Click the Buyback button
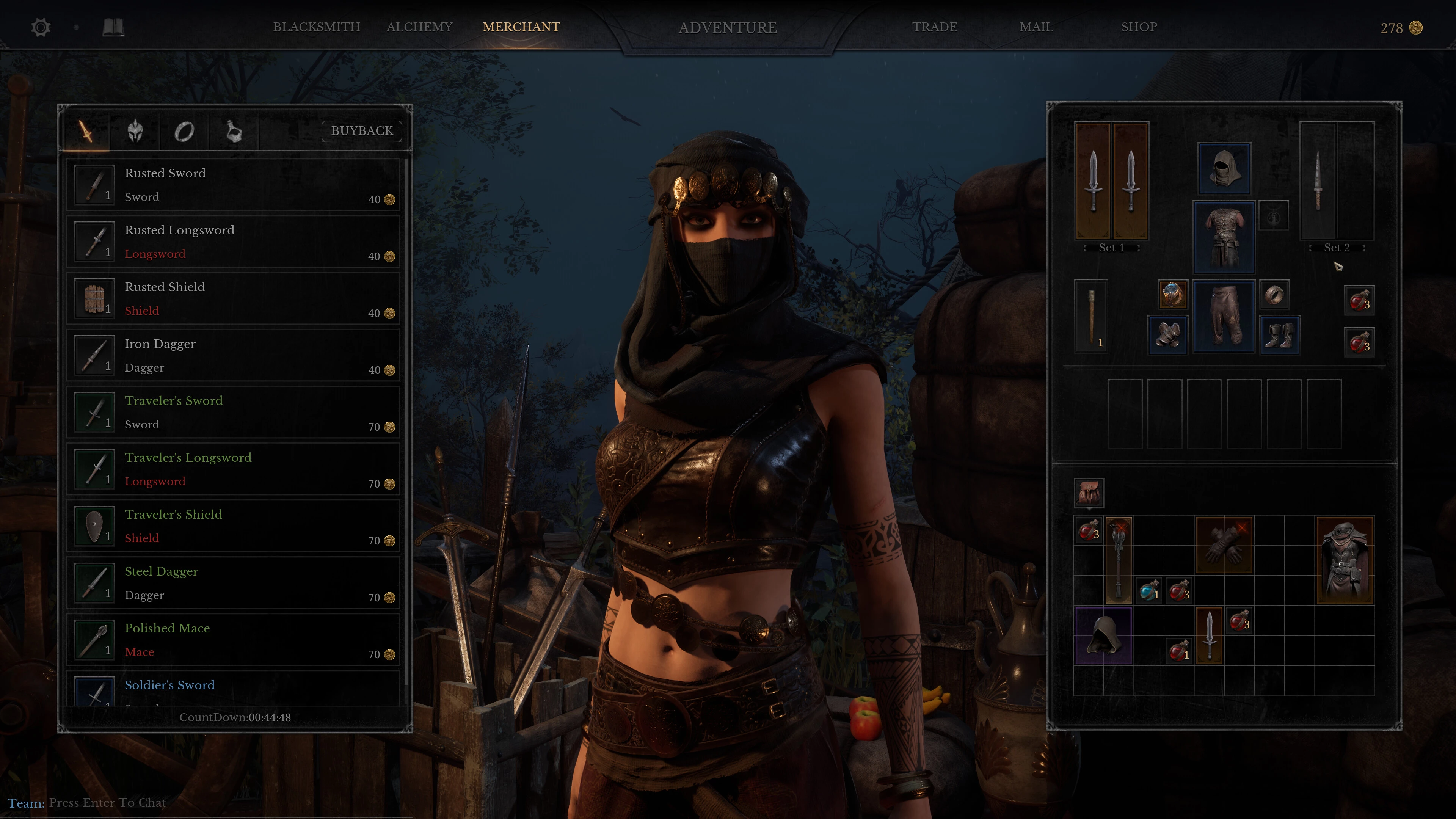The image size is (1456, 819). pos(362,131)
